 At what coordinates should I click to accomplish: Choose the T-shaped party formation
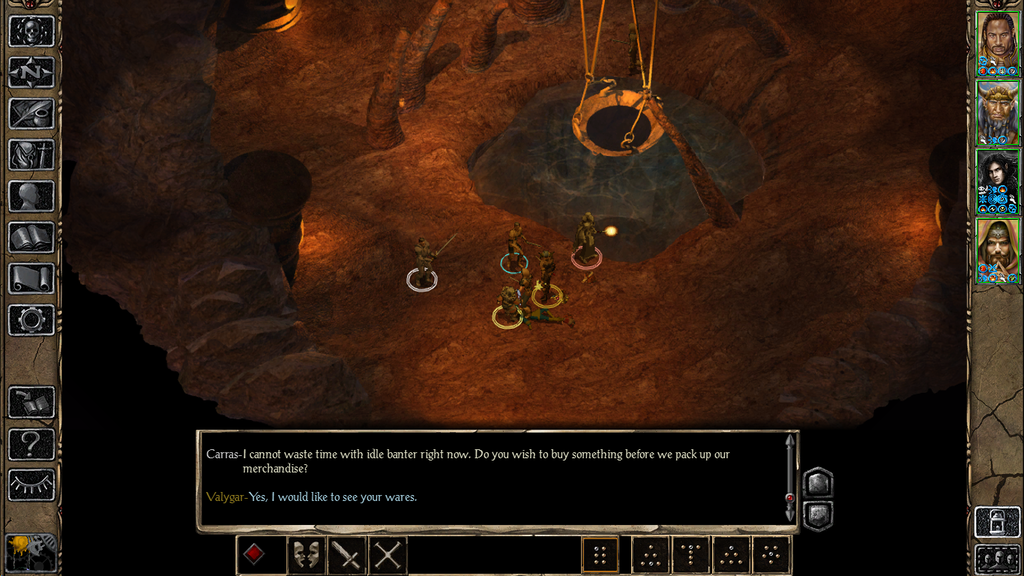click(691, 555)
